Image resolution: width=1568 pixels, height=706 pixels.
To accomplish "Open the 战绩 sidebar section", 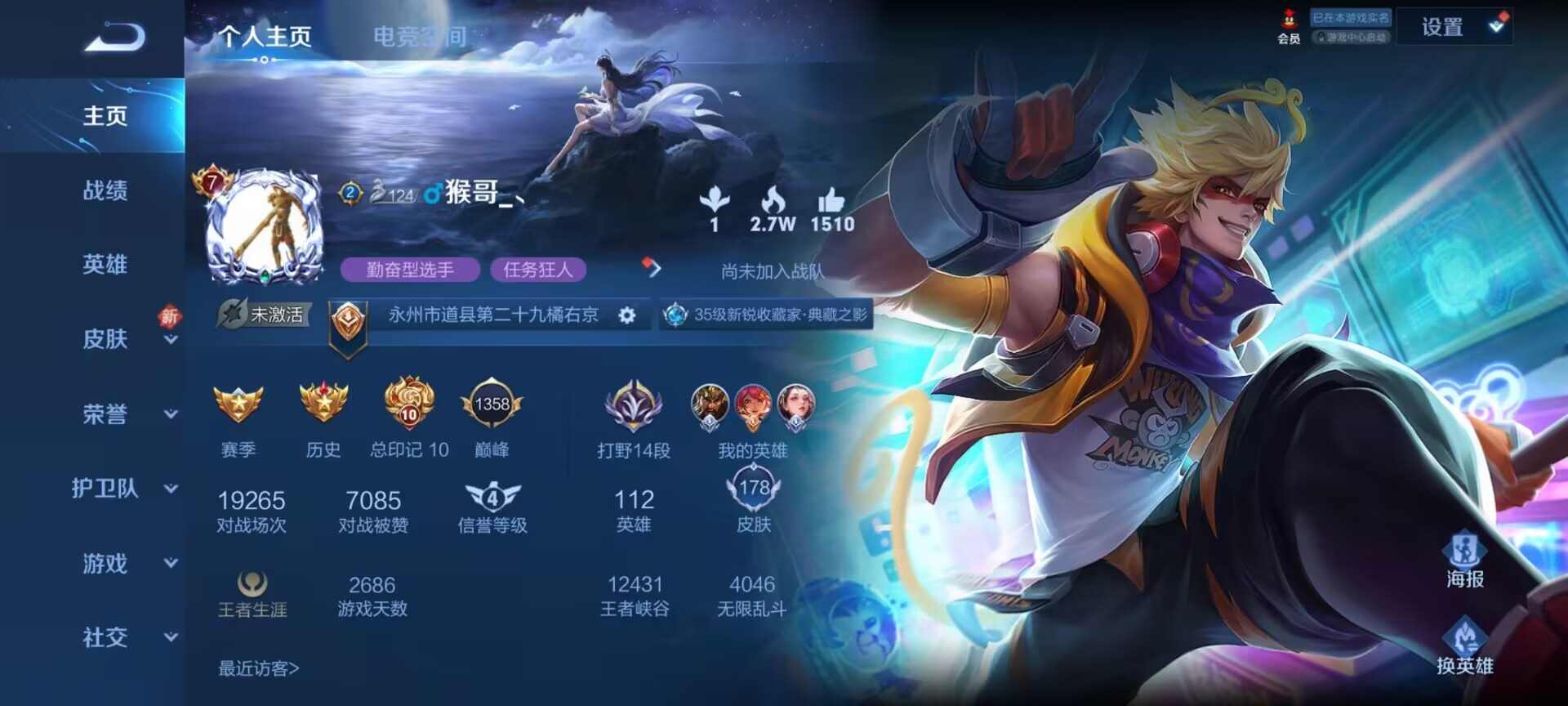I will click(x=105, y=191).
